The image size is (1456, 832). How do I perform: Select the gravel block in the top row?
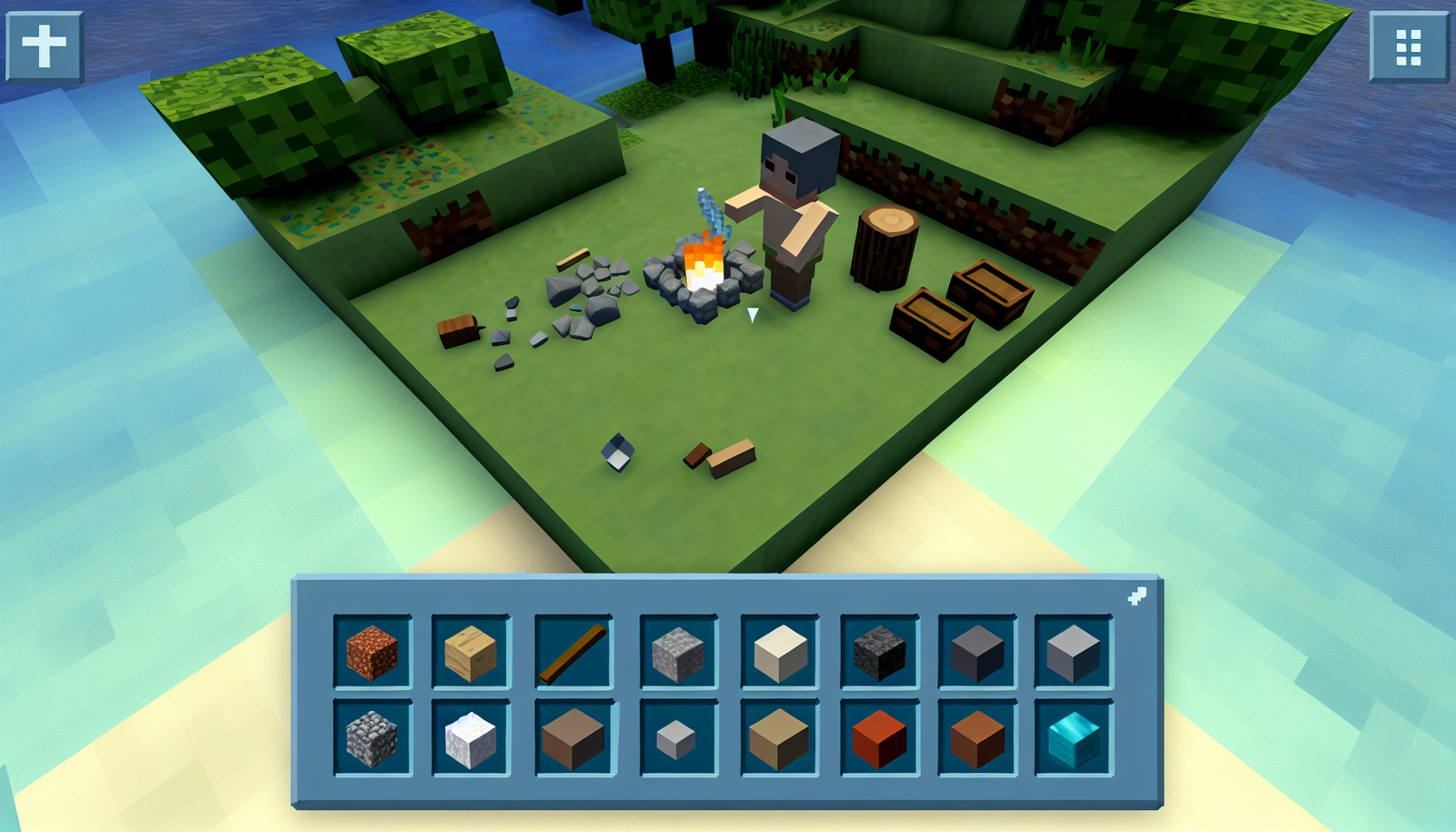678,653
